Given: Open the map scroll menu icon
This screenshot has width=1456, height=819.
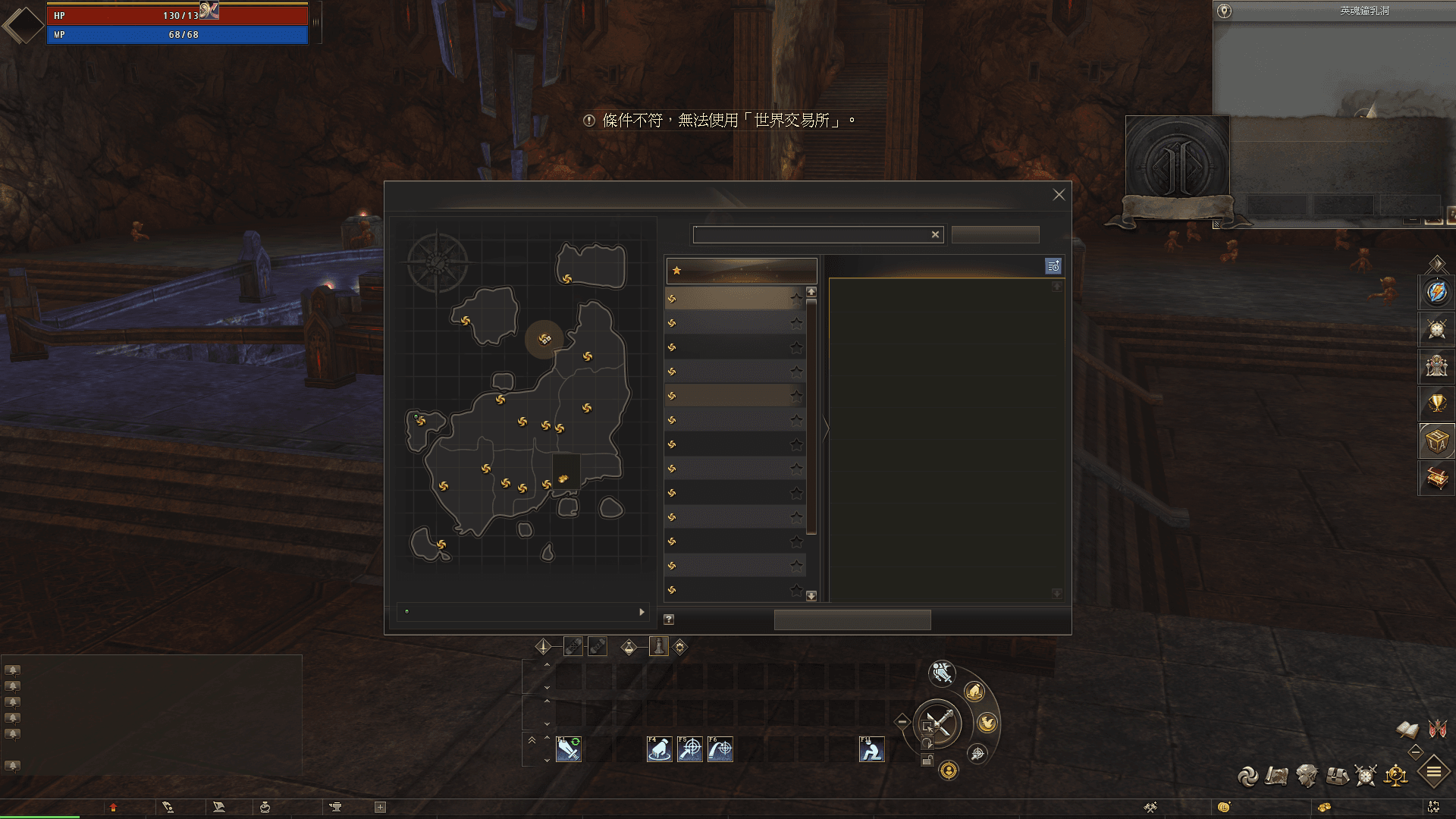Looking at the screenshot, I should [1277, 776].
